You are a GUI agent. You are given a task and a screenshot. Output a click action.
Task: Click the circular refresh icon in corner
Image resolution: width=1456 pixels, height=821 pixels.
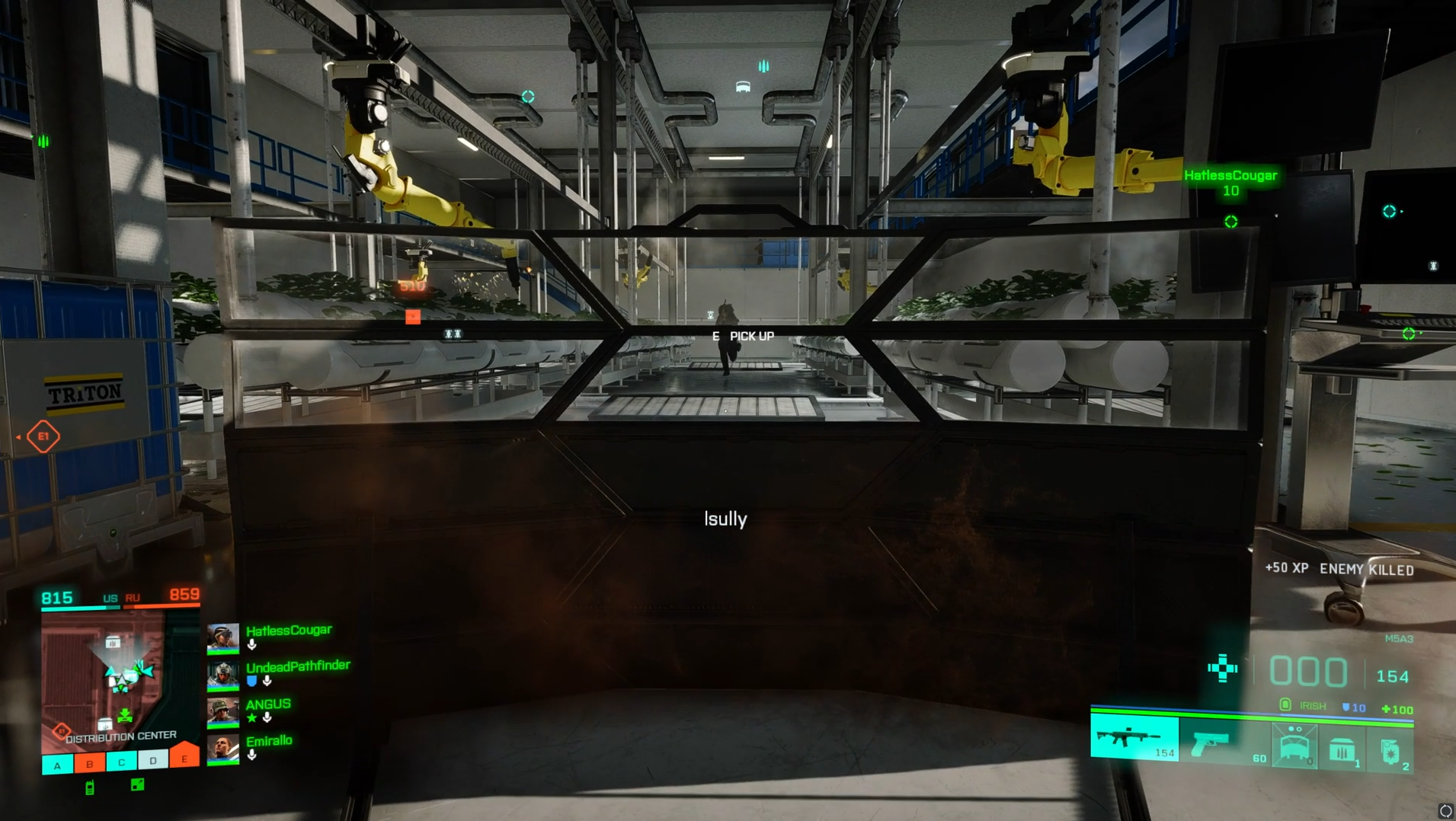pos(1445,810)
